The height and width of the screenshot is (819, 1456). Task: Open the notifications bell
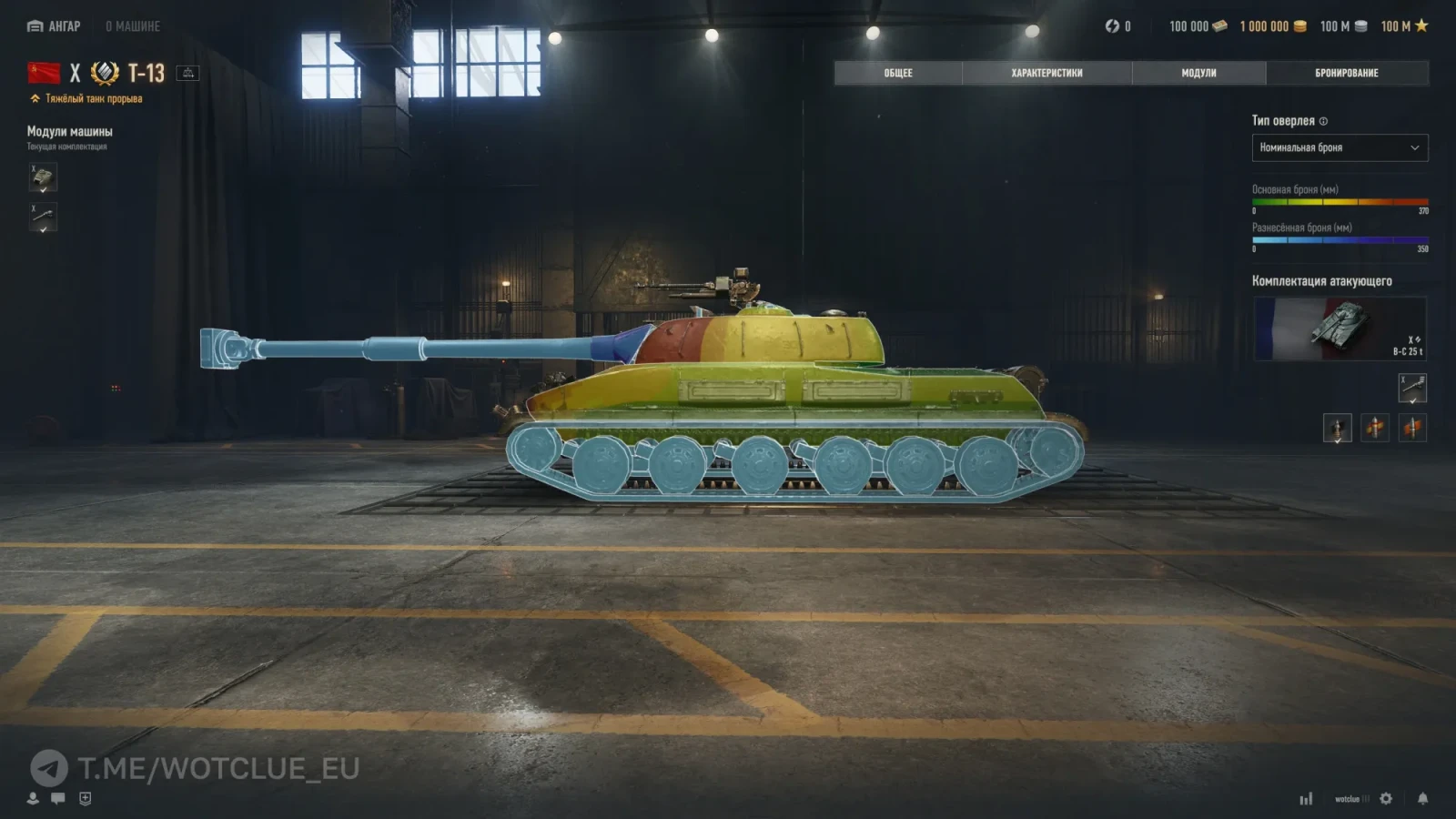tap(1422, 798)
